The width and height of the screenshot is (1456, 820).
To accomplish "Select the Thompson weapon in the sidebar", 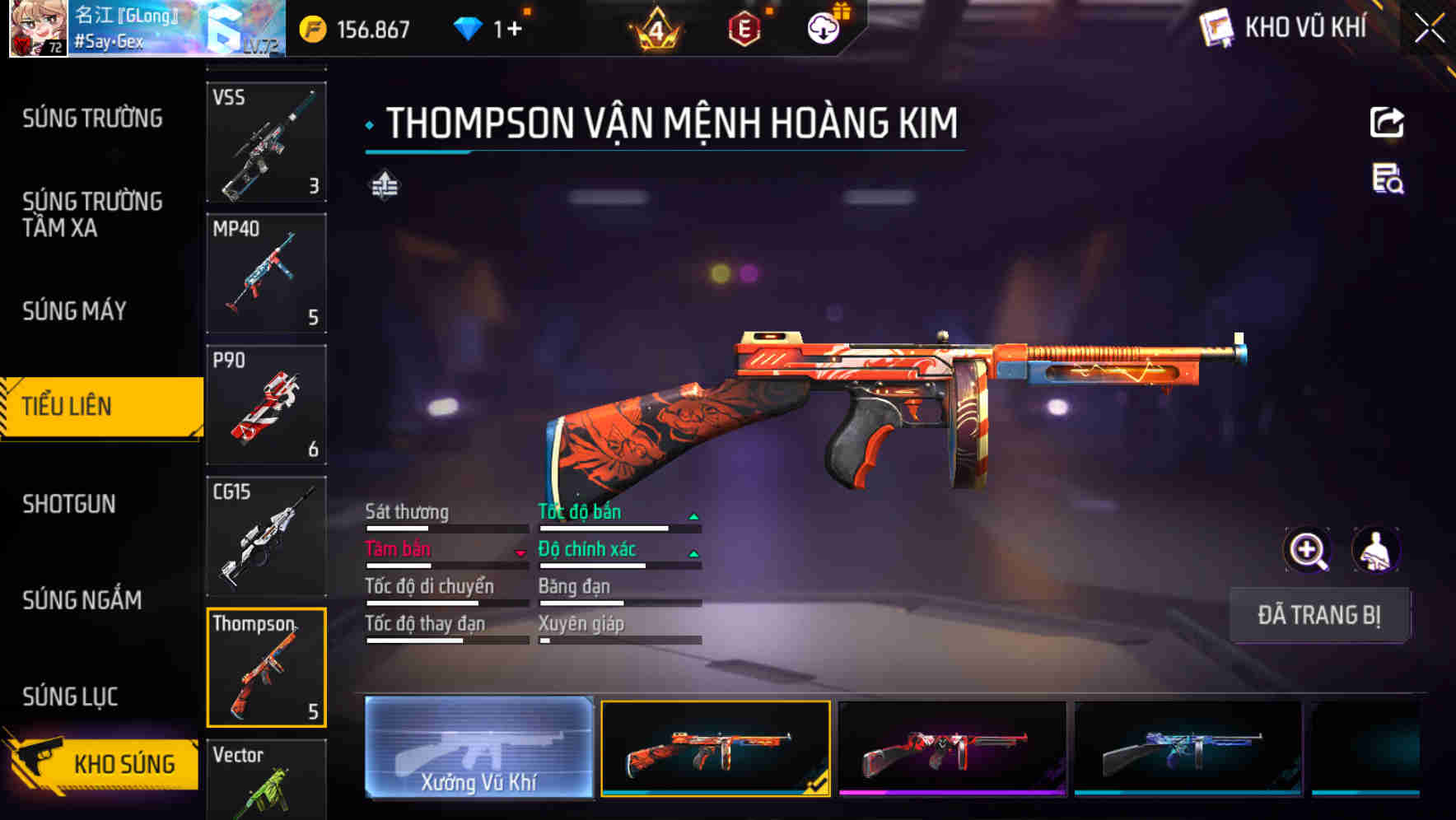I will (x=265, y=667).
